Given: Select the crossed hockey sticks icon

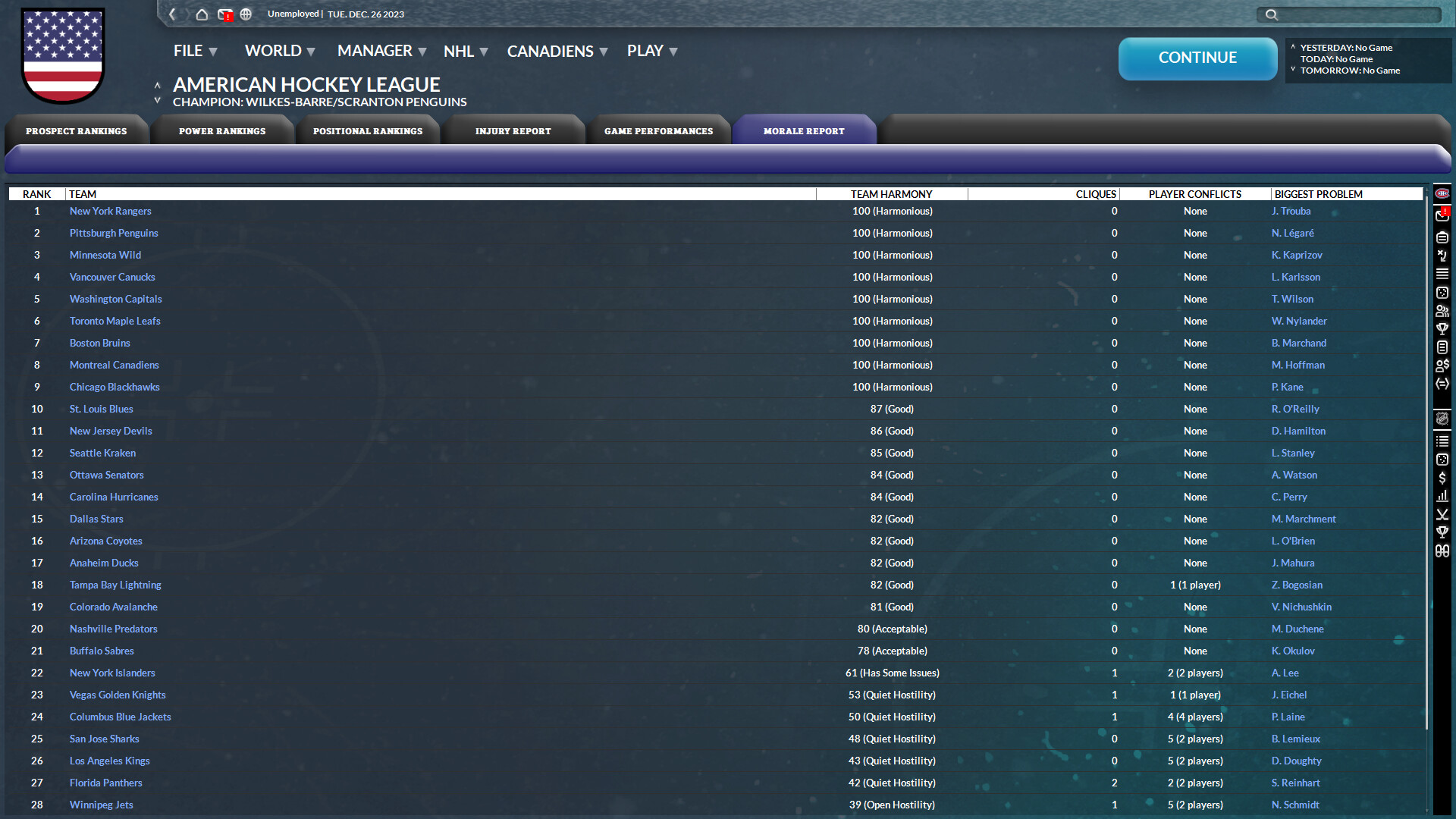Looking at the screenshot, I should 1442,514.
